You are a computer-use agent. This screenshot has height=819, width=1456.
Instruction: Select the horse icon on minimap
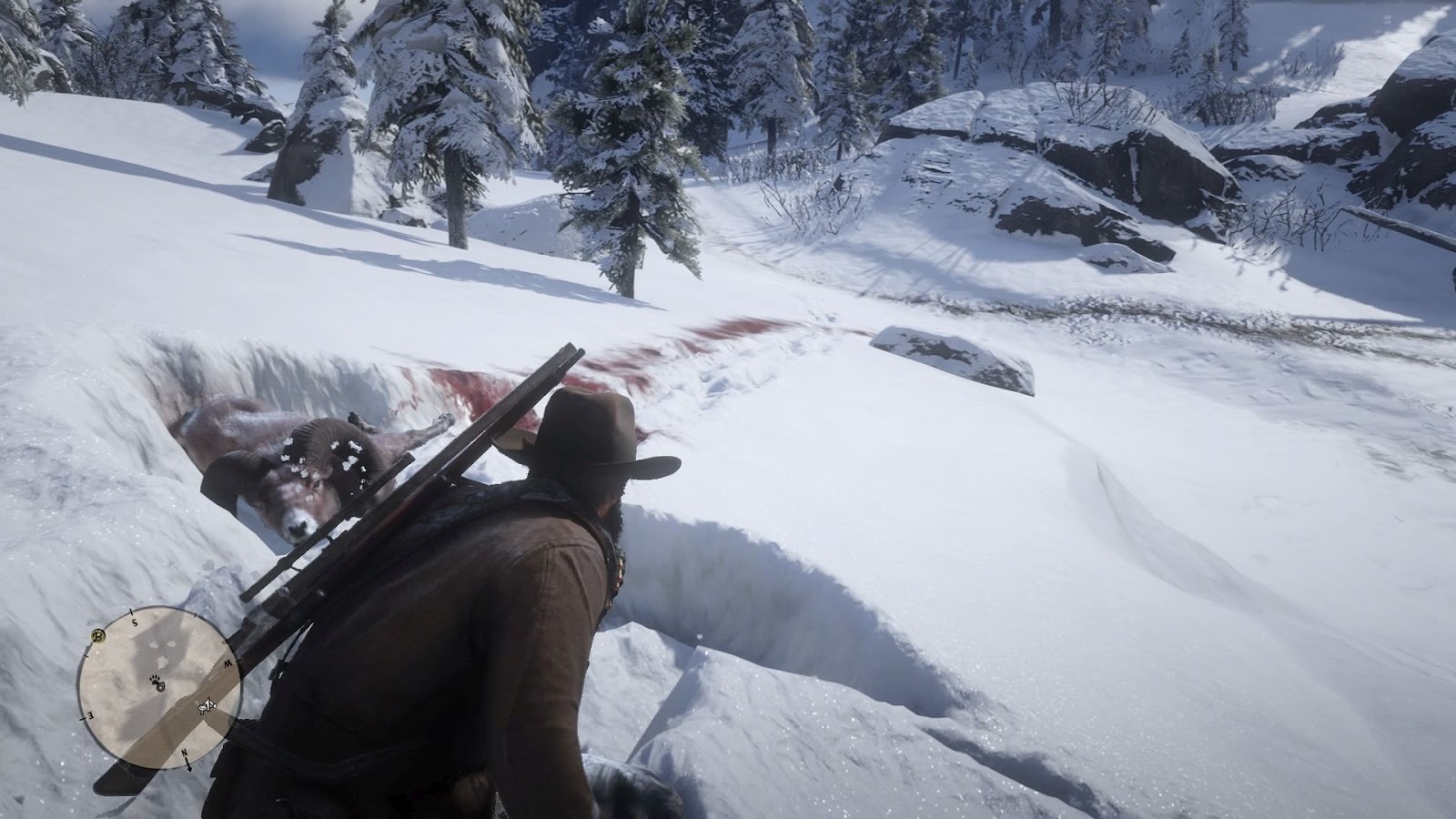206,703
